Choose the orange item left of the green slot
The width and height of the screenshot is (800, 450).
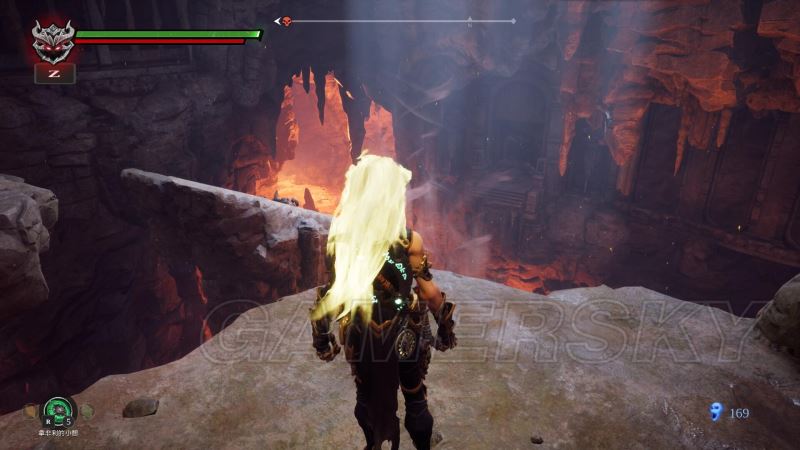pos(32,410)
